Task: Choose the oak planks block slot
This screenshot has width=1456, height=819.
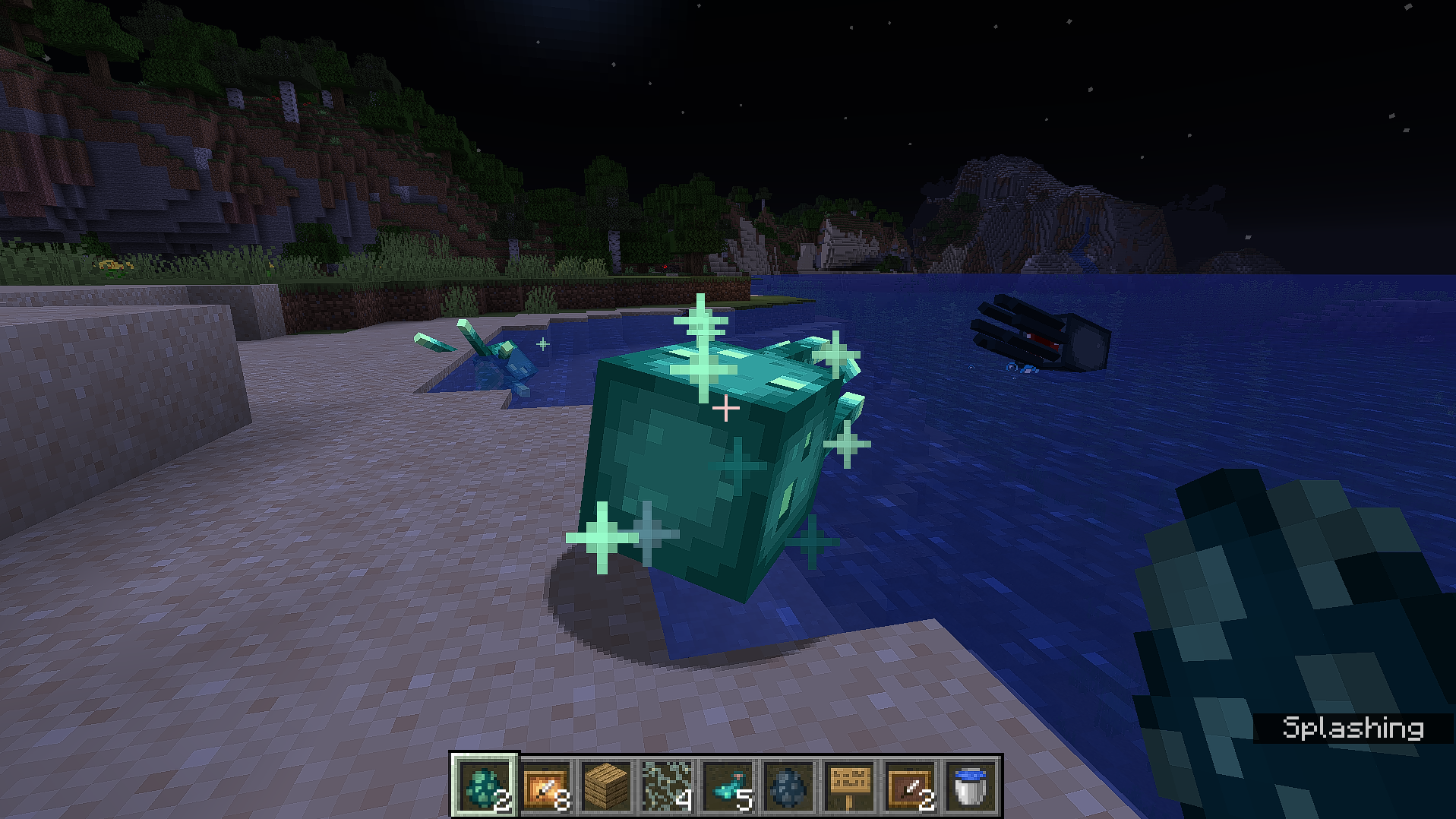Action: [606, 786]
